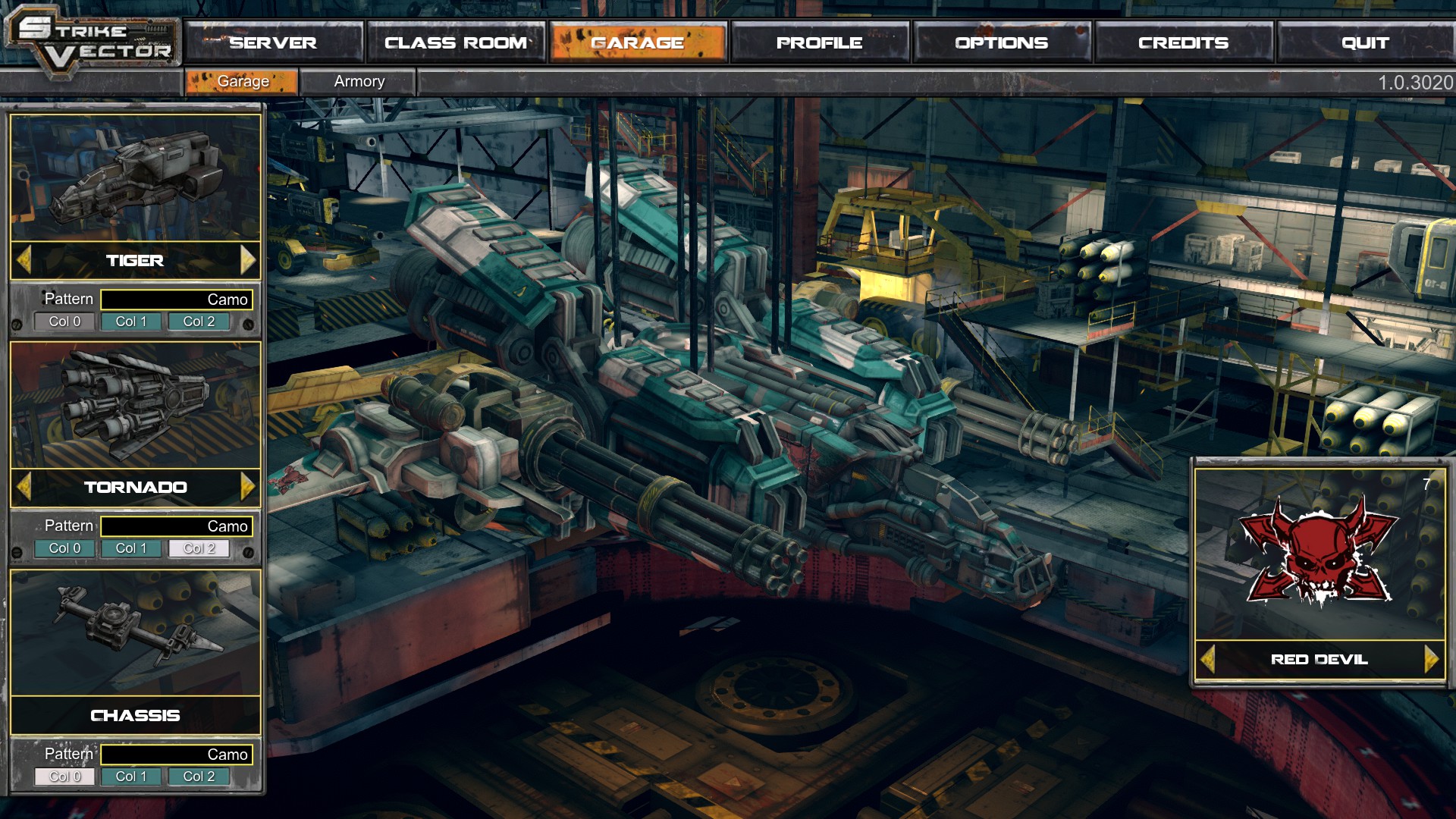Select the previous emblem before Red Devil
Image resolution: width=1456 pixels, height=819 pixels.
tap(1209, 659)
